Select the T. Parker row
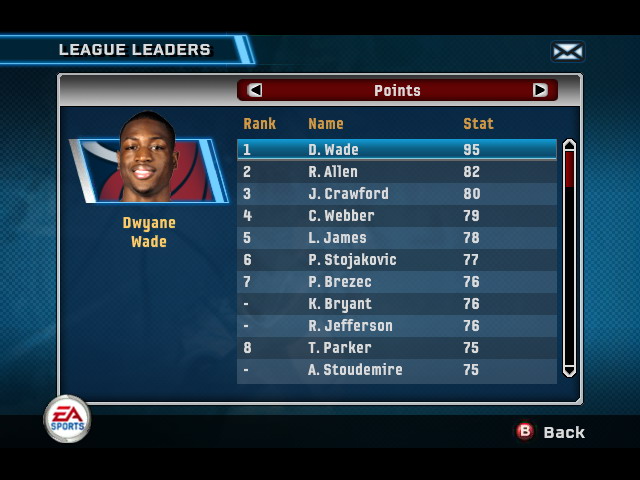 pos(396,348)
